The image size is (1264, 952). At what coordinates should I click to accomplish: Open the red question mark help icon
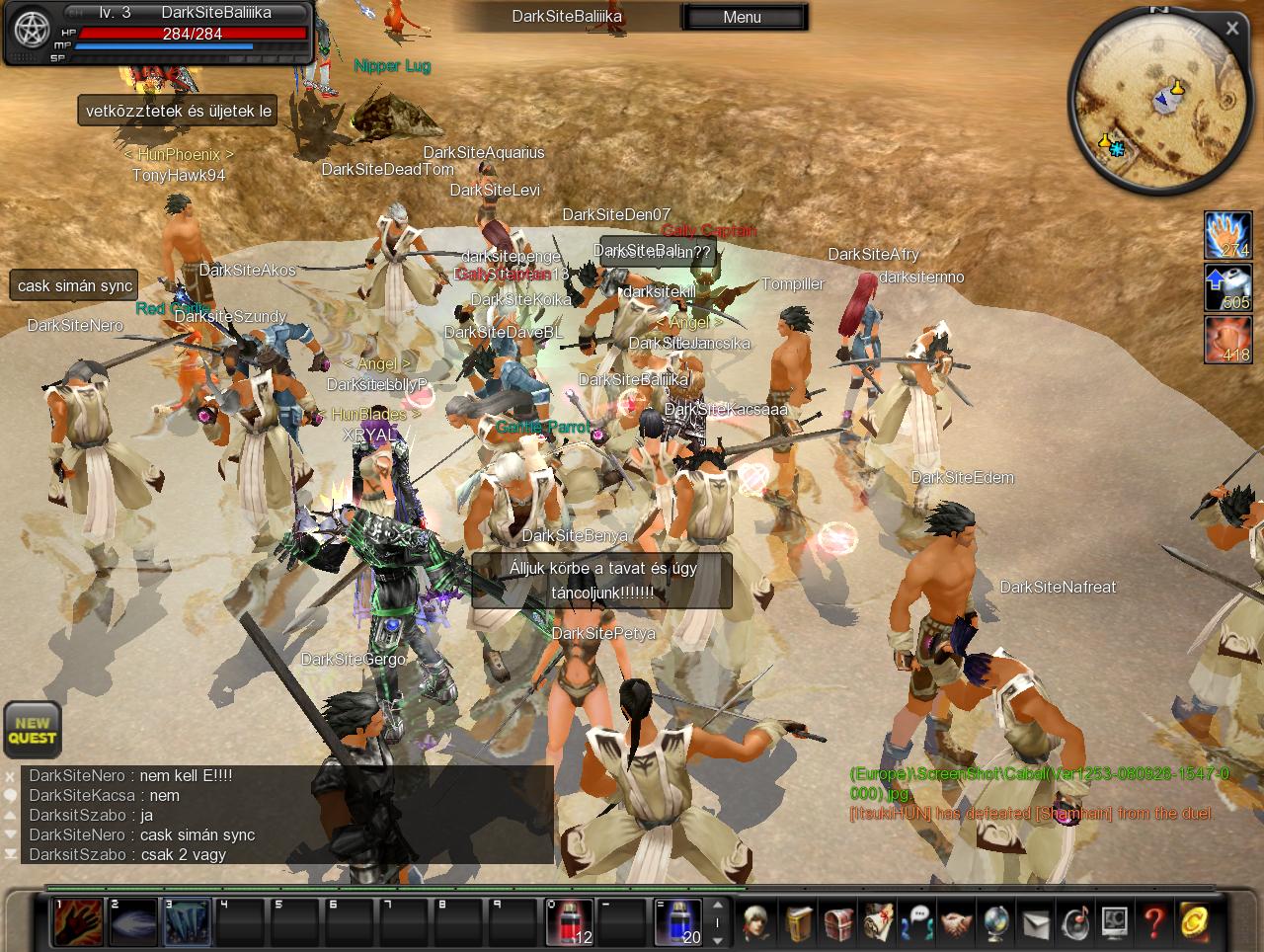(1153, 922)
